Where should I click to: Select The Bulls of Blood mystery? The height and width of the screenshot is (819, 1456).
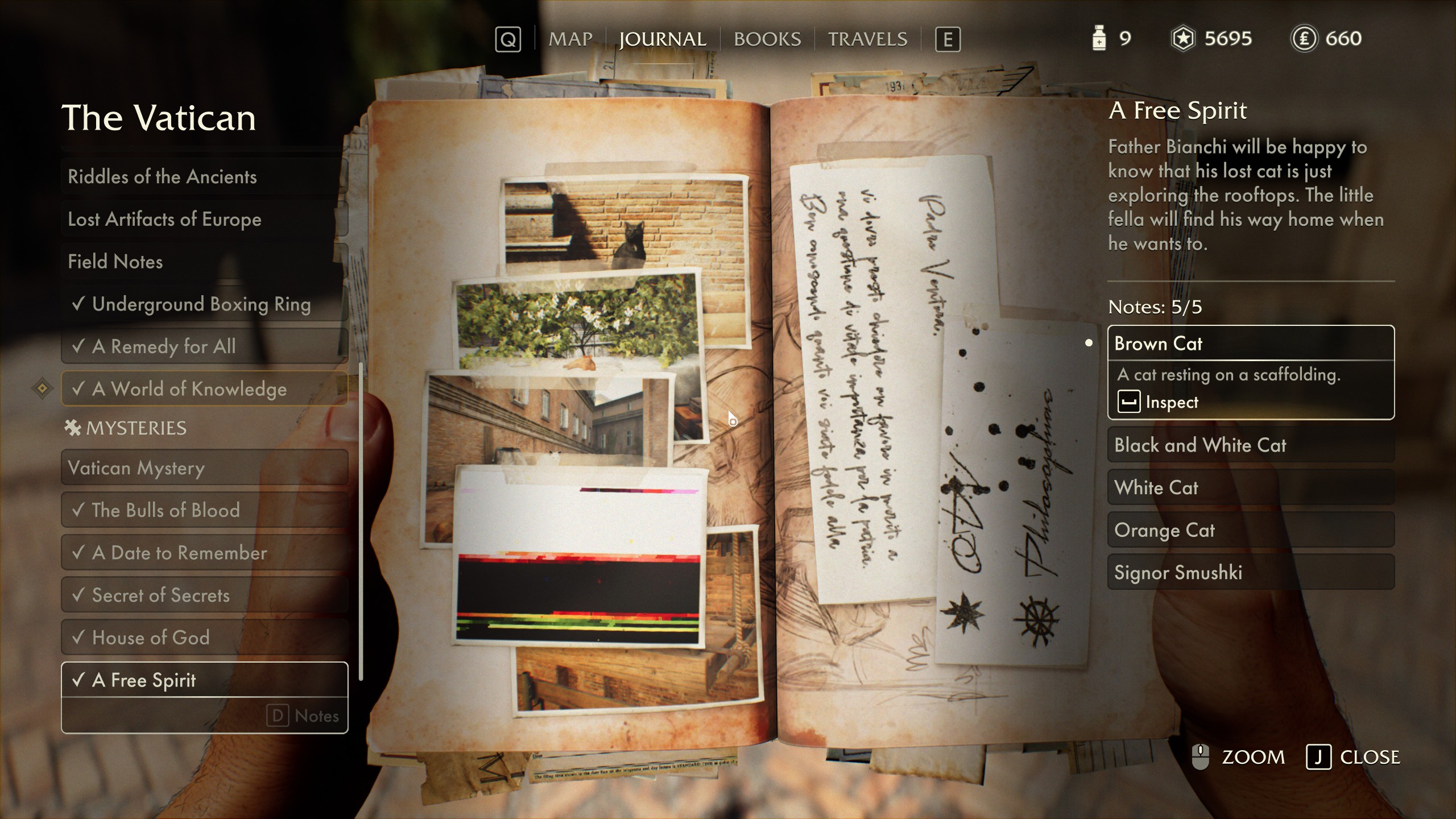[204, 510]
